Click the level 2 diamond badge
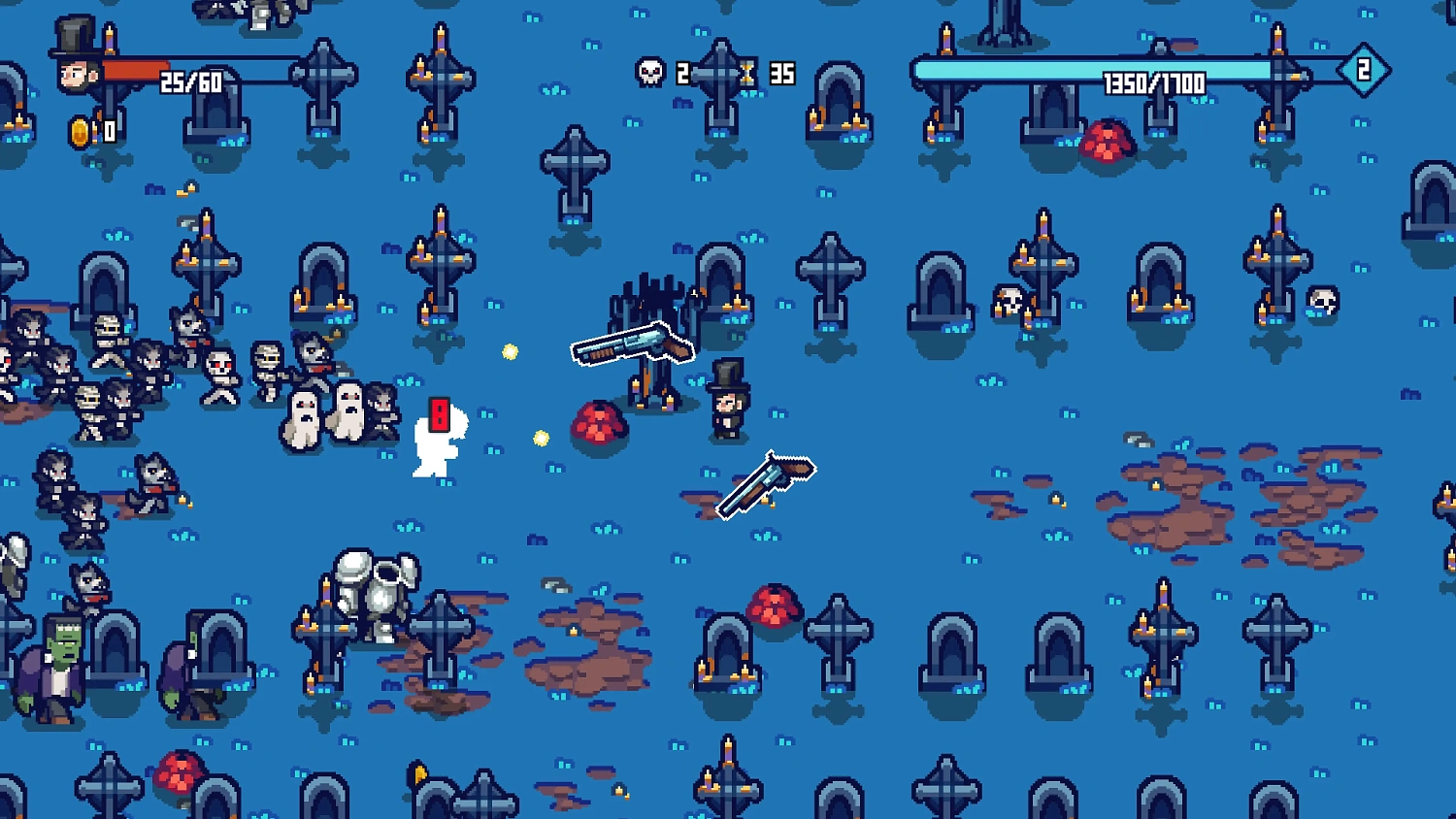 pos(1365,68)
